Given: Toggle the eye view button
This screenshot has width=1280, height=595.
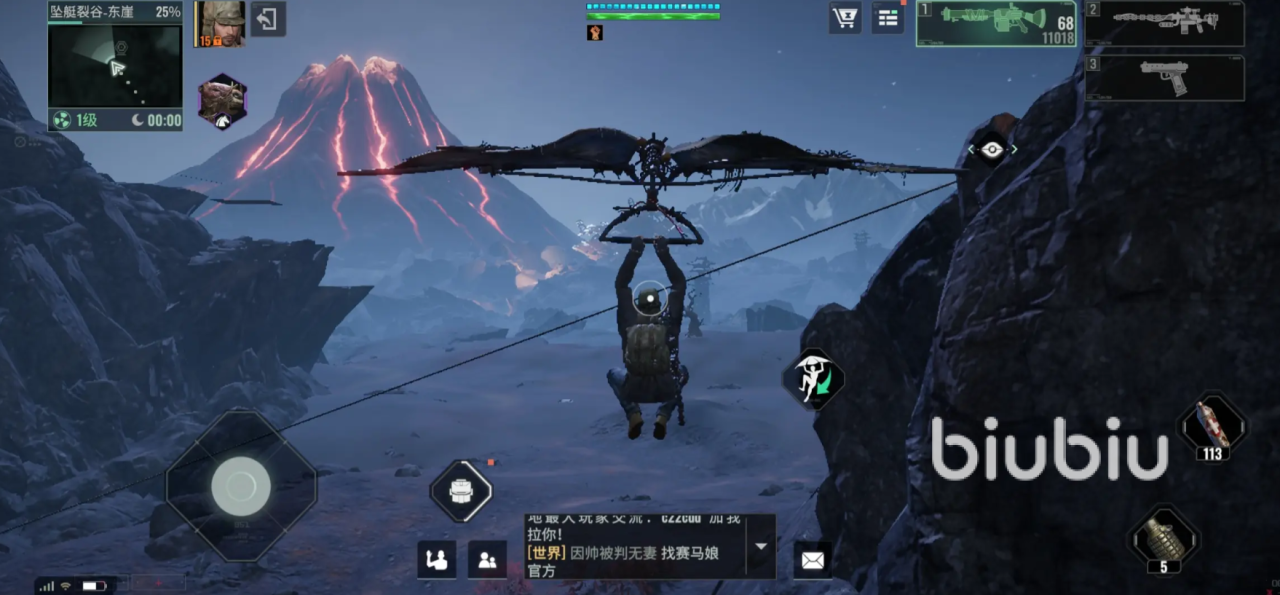Looking at the screenshot, I should pos(991,149).
